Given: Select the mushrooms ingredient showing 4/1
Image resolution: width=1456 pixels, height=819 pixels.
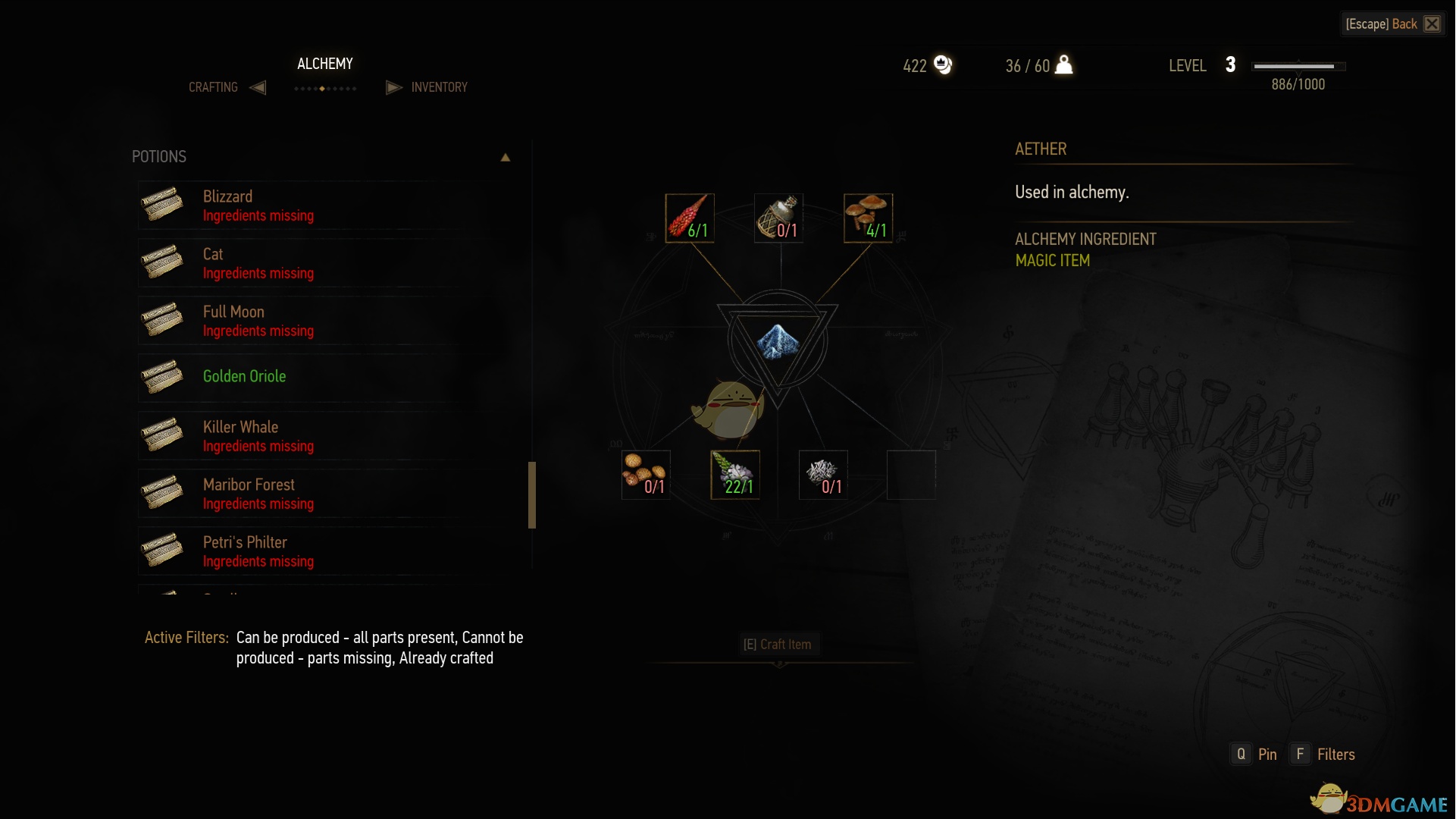Looking at the screenshot, I should click(x=868, y=218).
